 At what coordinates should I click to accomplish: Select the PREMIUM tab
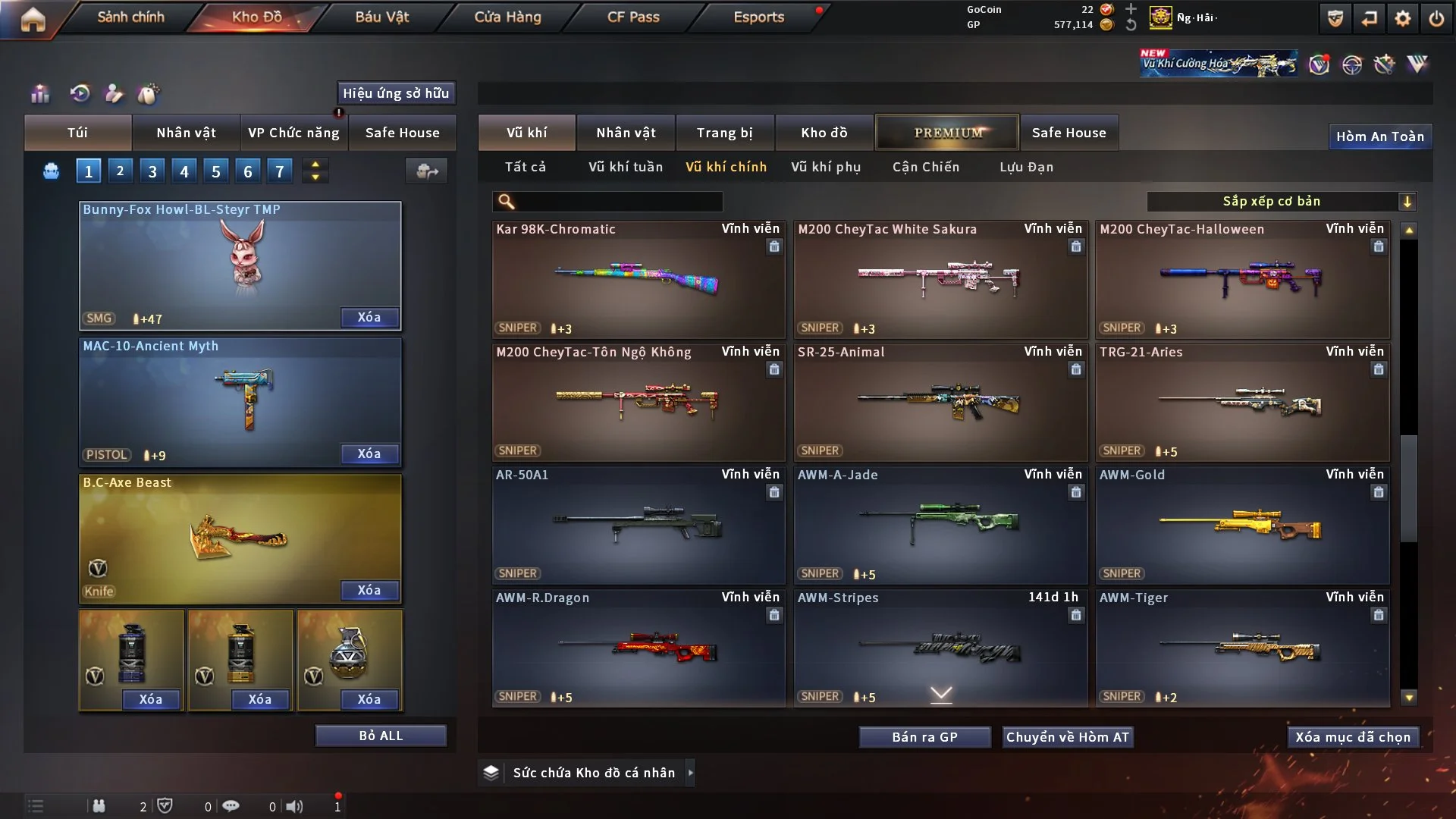tap(947, 133)
